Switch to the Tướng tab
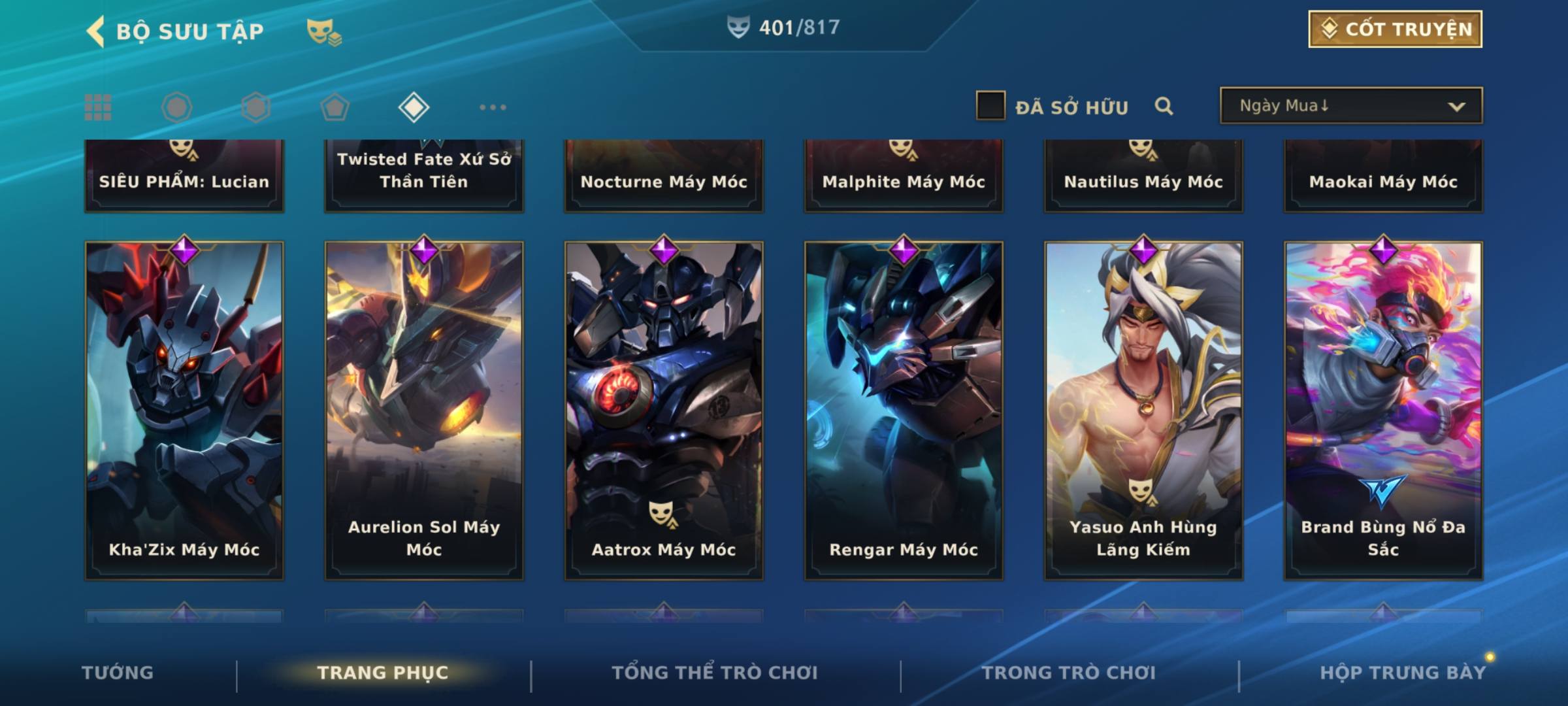This screenshot has height=706, width=1568. (x=118, y=673)
